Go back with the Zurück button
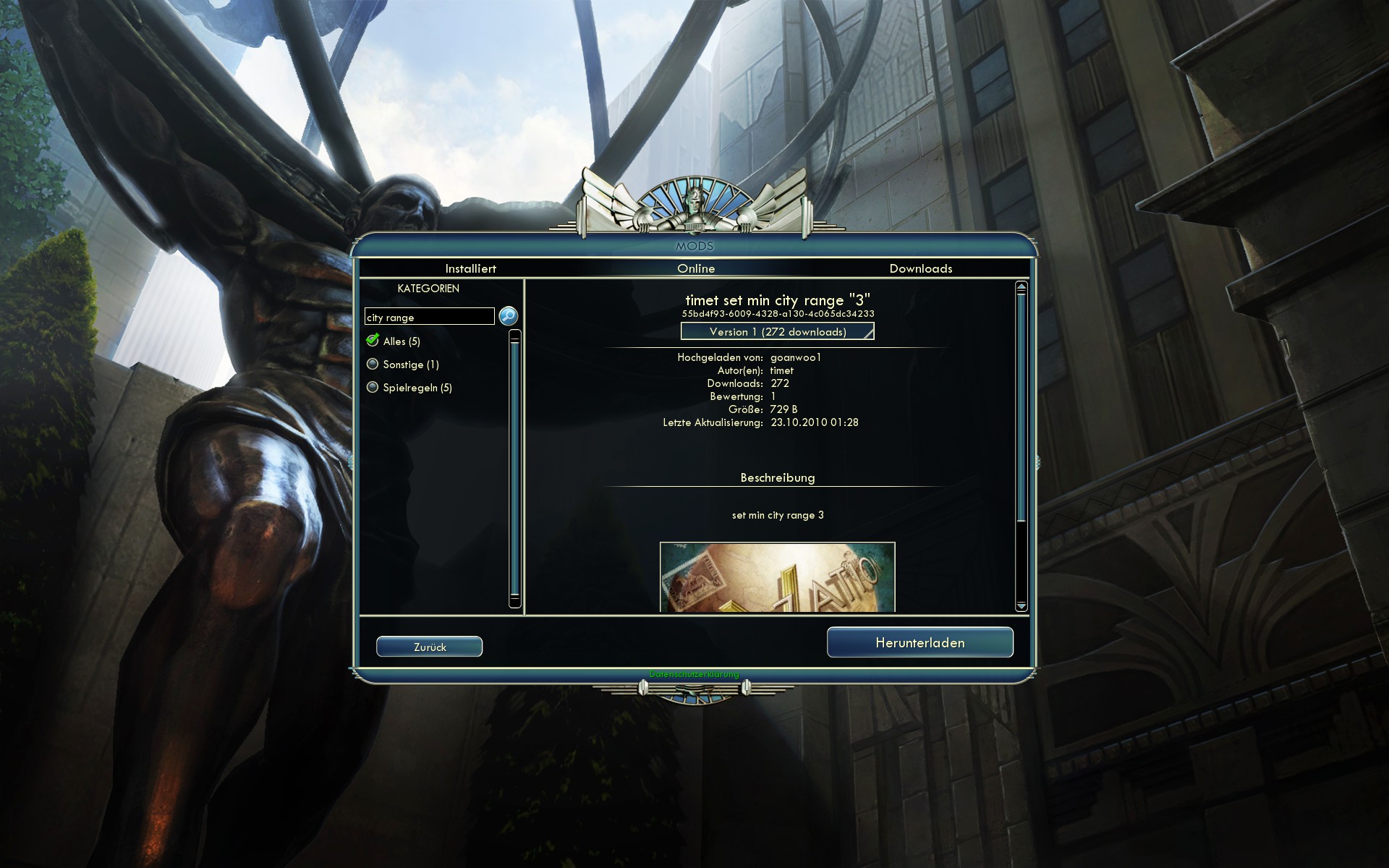 click(x=429, y=647)
